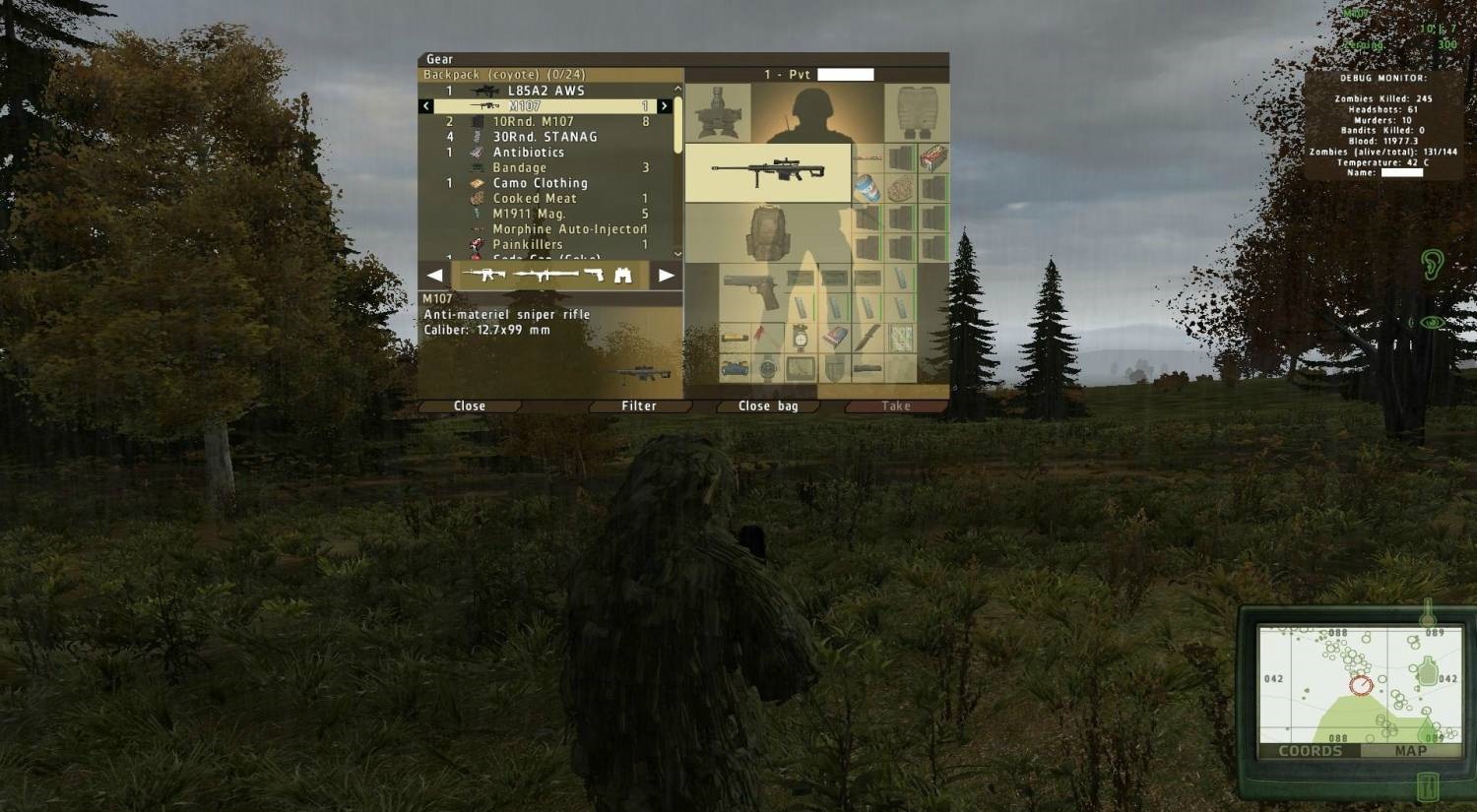
Task: Choose the 10Rnd. M107 ammo row
Action: 533,122
